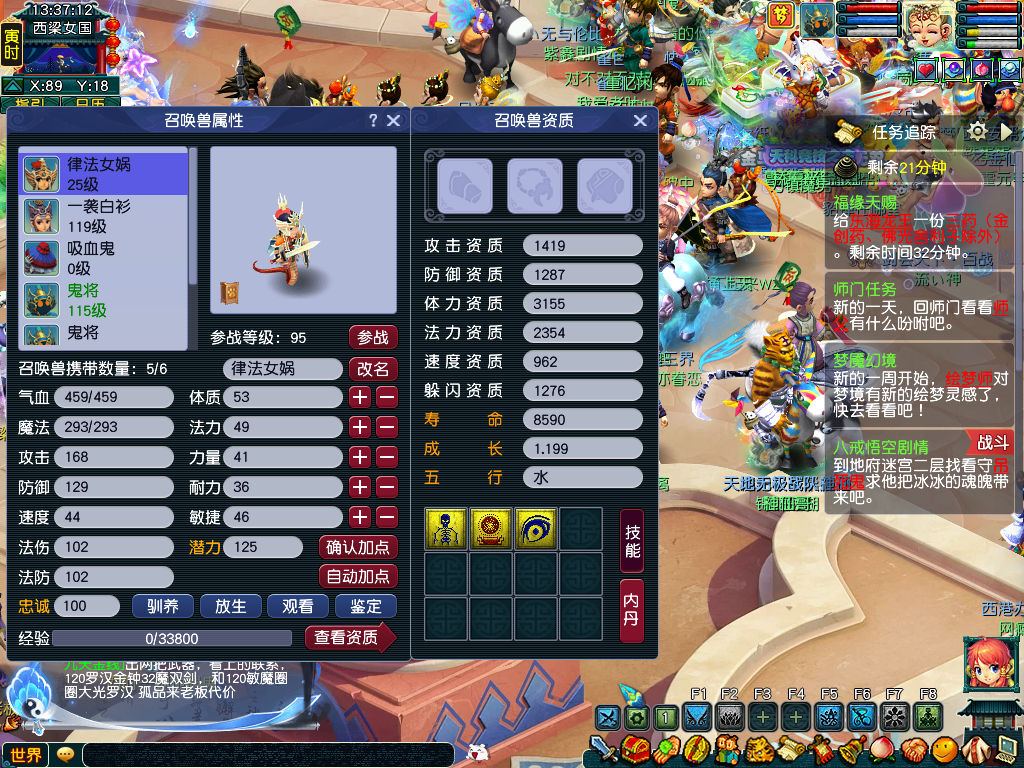This screenshot has width=1024, height=768.
Task: Close the 召唤兽属性 window
Action: [x=393, y=121]
